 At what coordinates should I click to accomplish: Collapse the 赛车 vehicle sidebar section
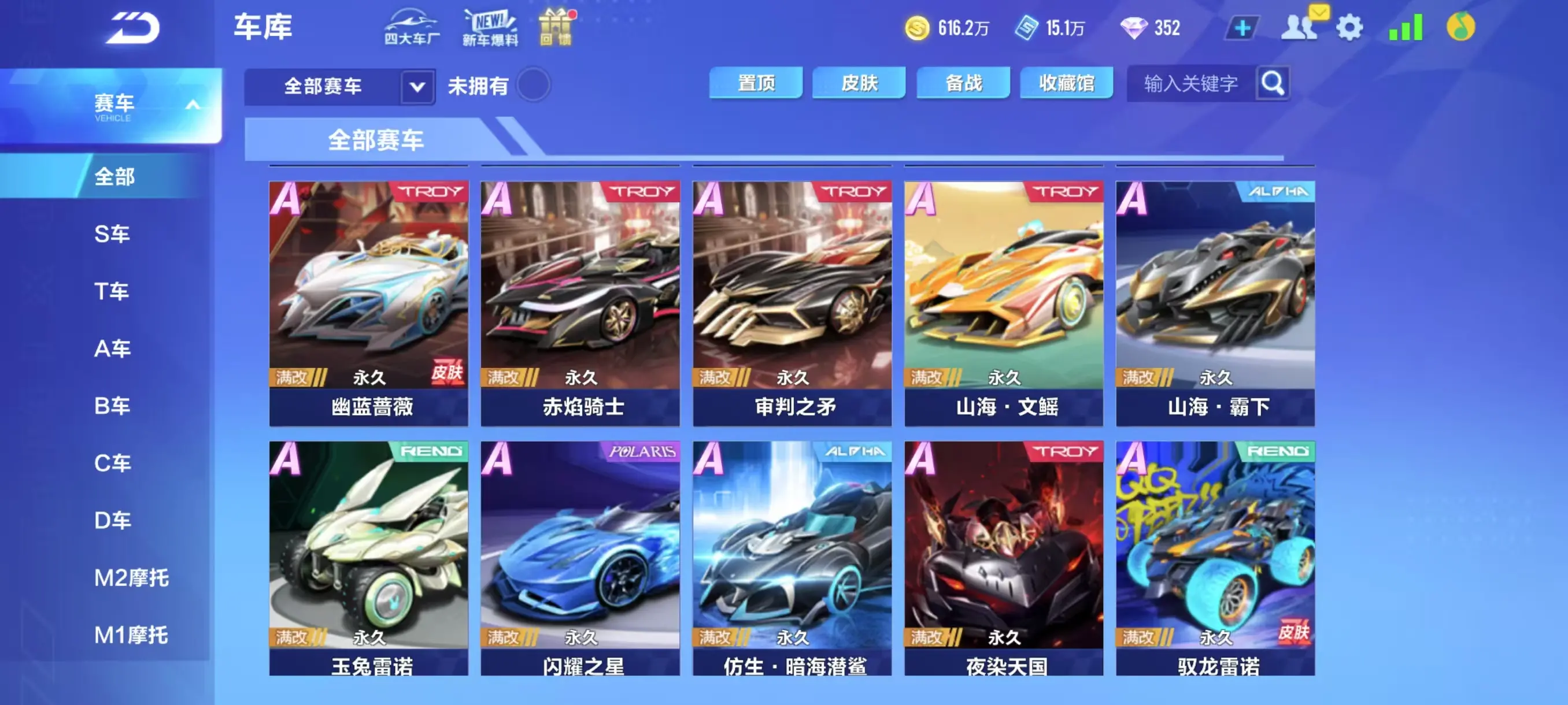pyautogui.click(x=194, y=103)
